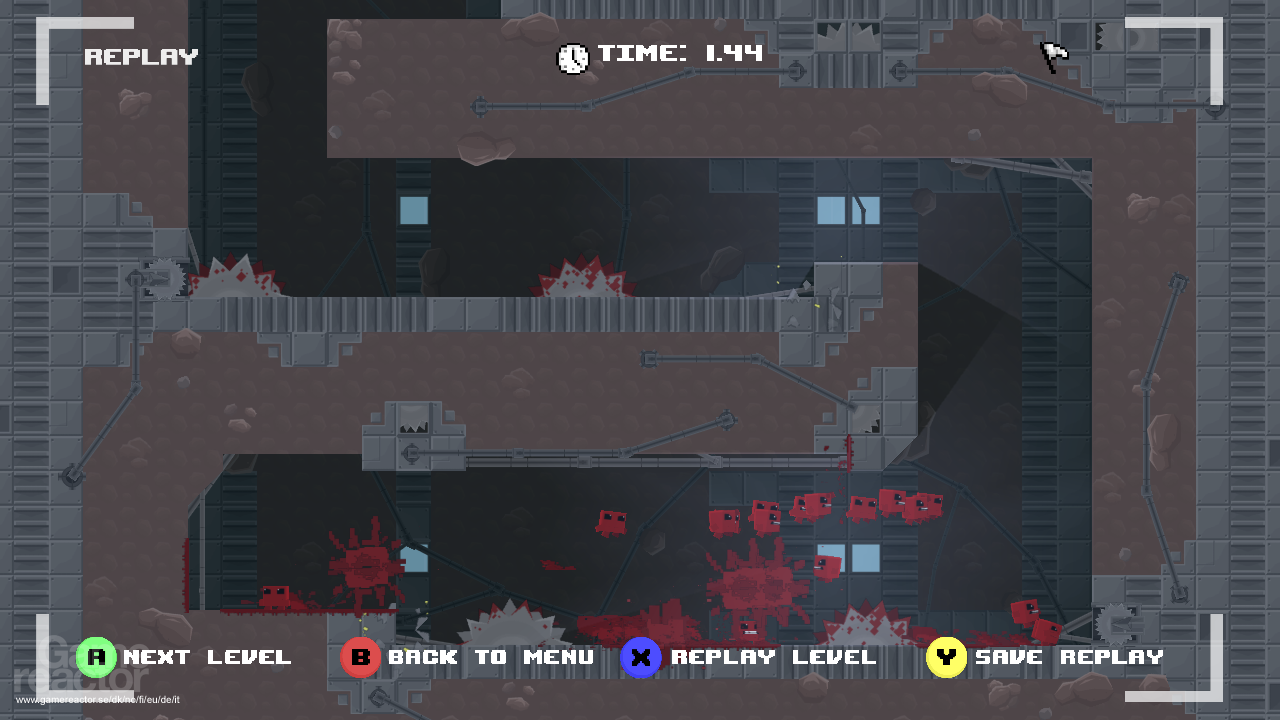Click the green A button icon

point(96,657)
